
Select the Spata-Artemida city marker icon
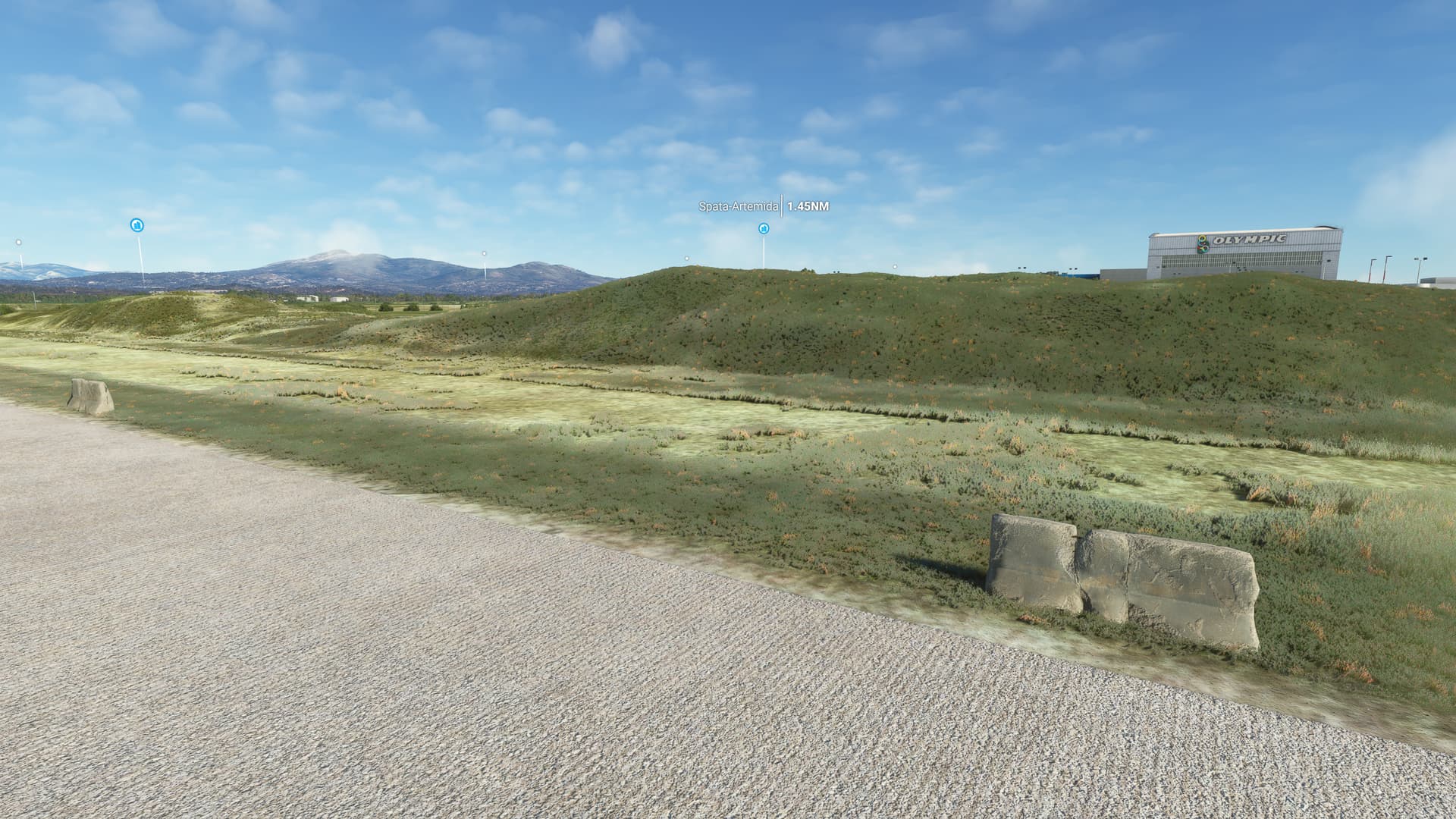[763, 228]
